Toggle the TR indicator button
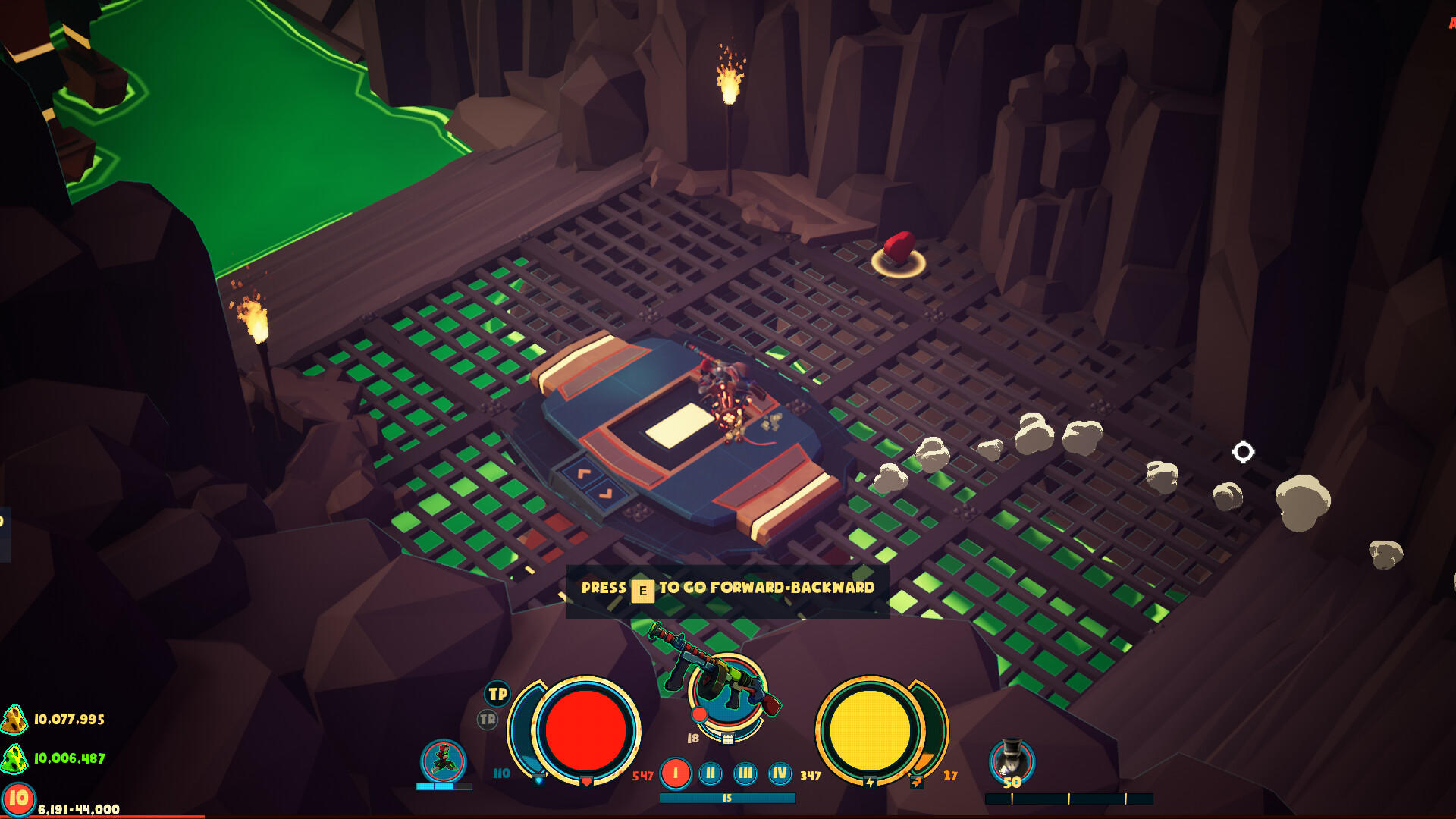The width and height of the screenshot is (1456, 819). tap(488, 720)
